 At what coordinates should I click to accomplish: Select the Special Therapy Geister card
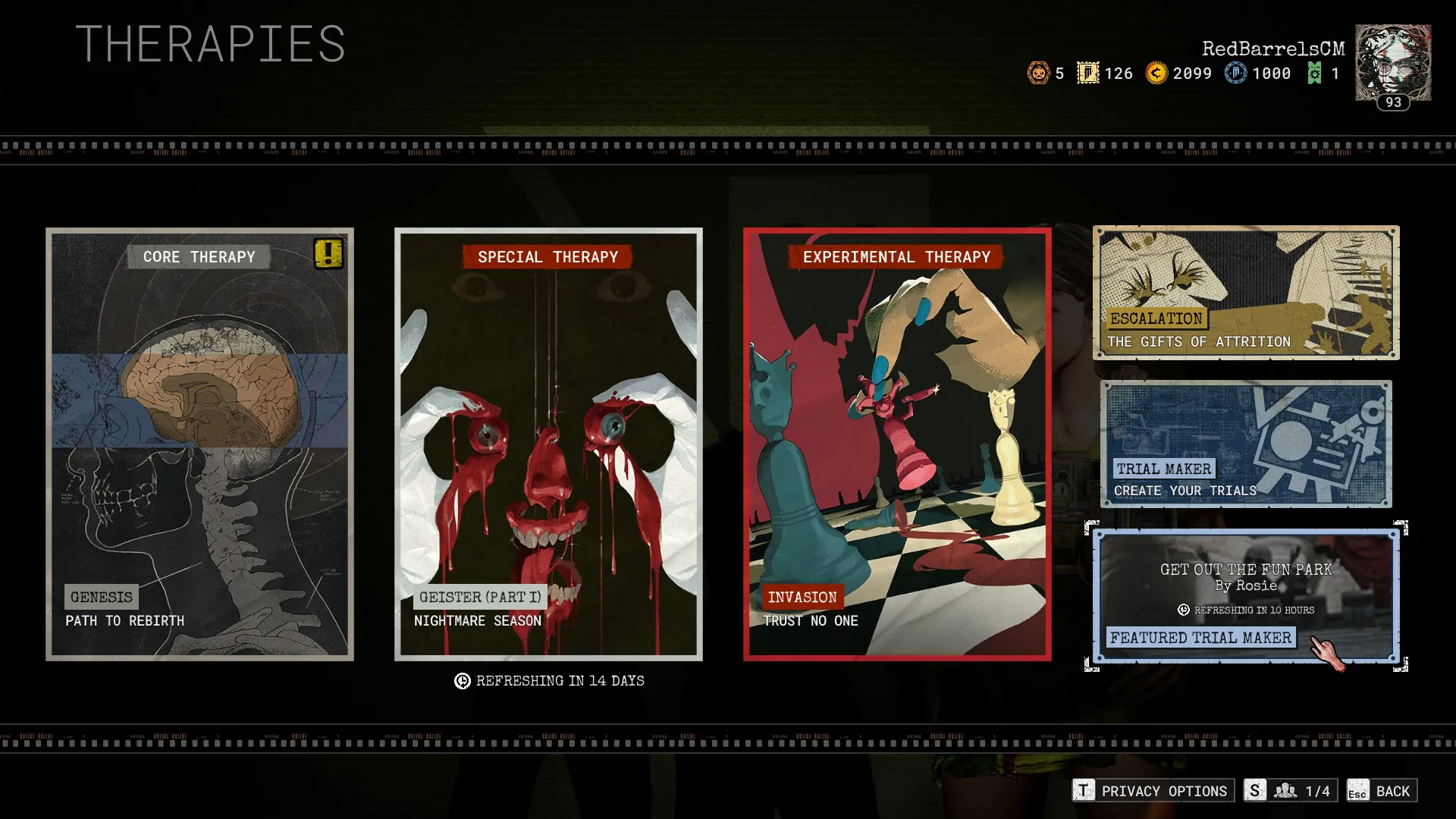(548, 444)
